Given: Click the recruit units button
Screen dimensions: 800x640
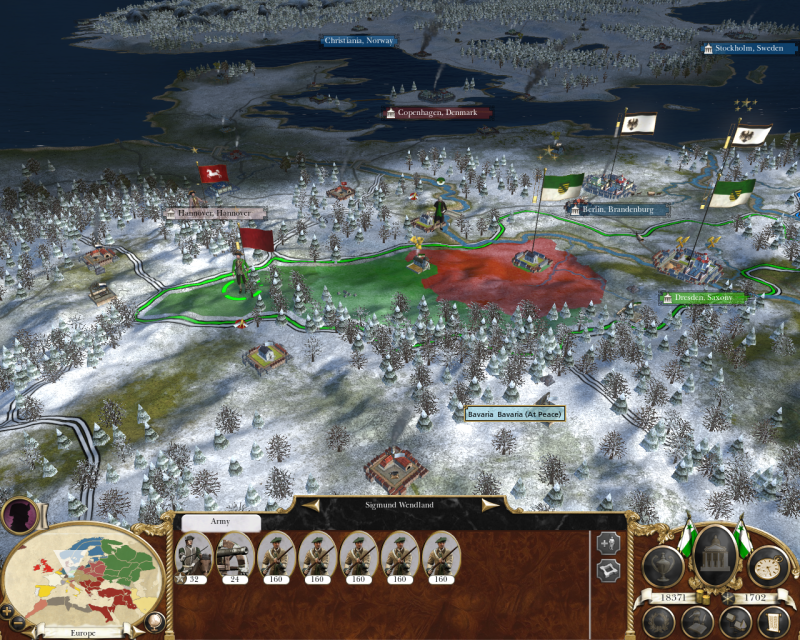Looking at the screenshot, I should pos(608,543).
